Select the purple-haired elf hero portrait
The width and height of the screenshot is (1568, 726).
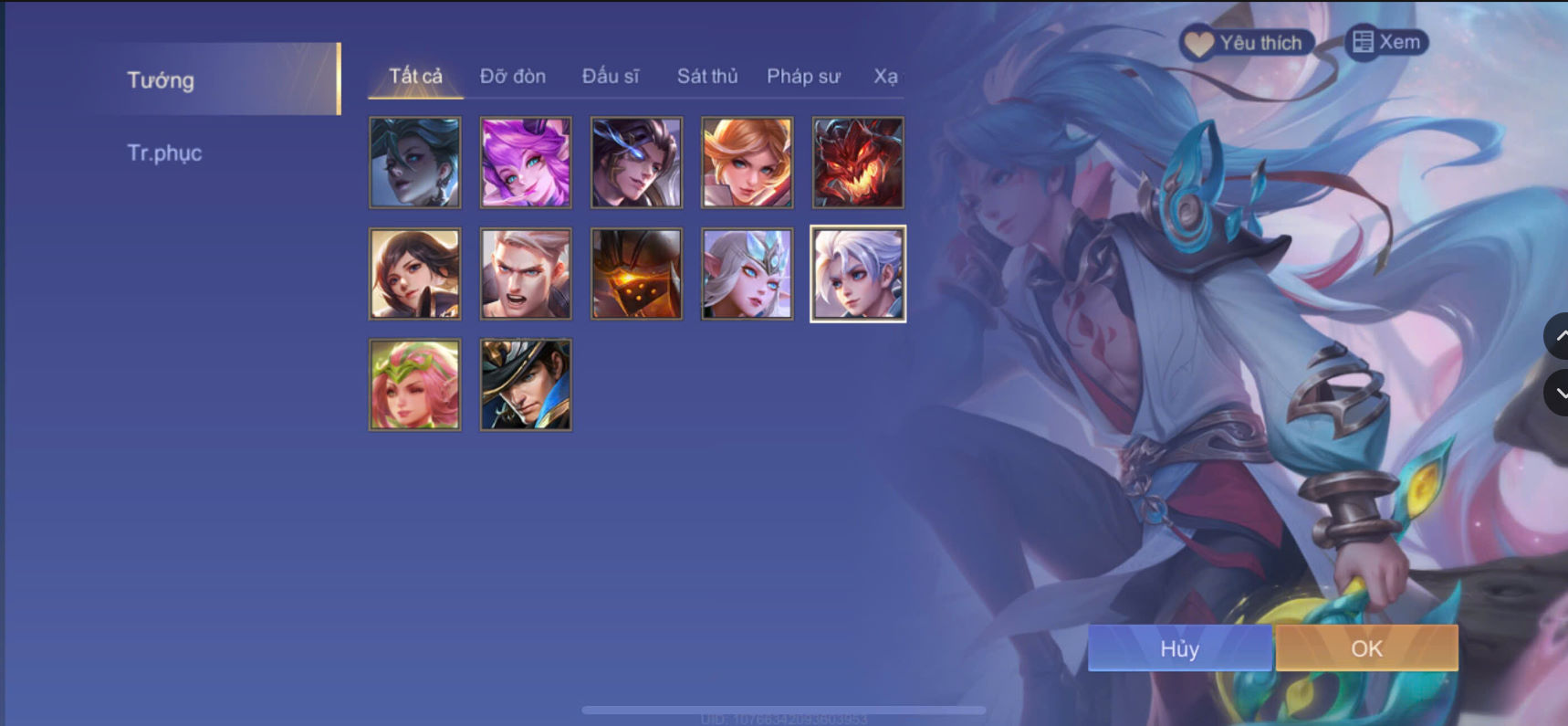click(x=526, y=163)
